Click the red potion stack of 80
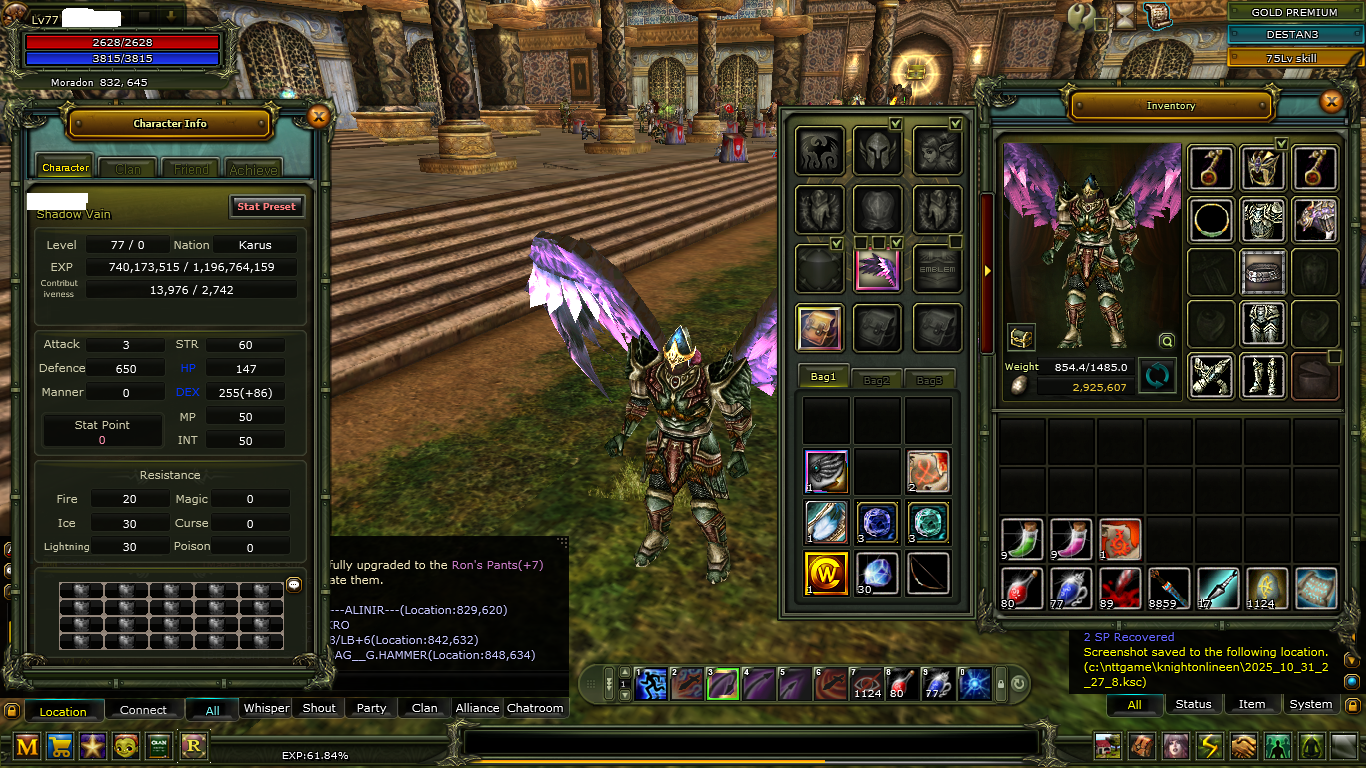 pos(1022,588)
